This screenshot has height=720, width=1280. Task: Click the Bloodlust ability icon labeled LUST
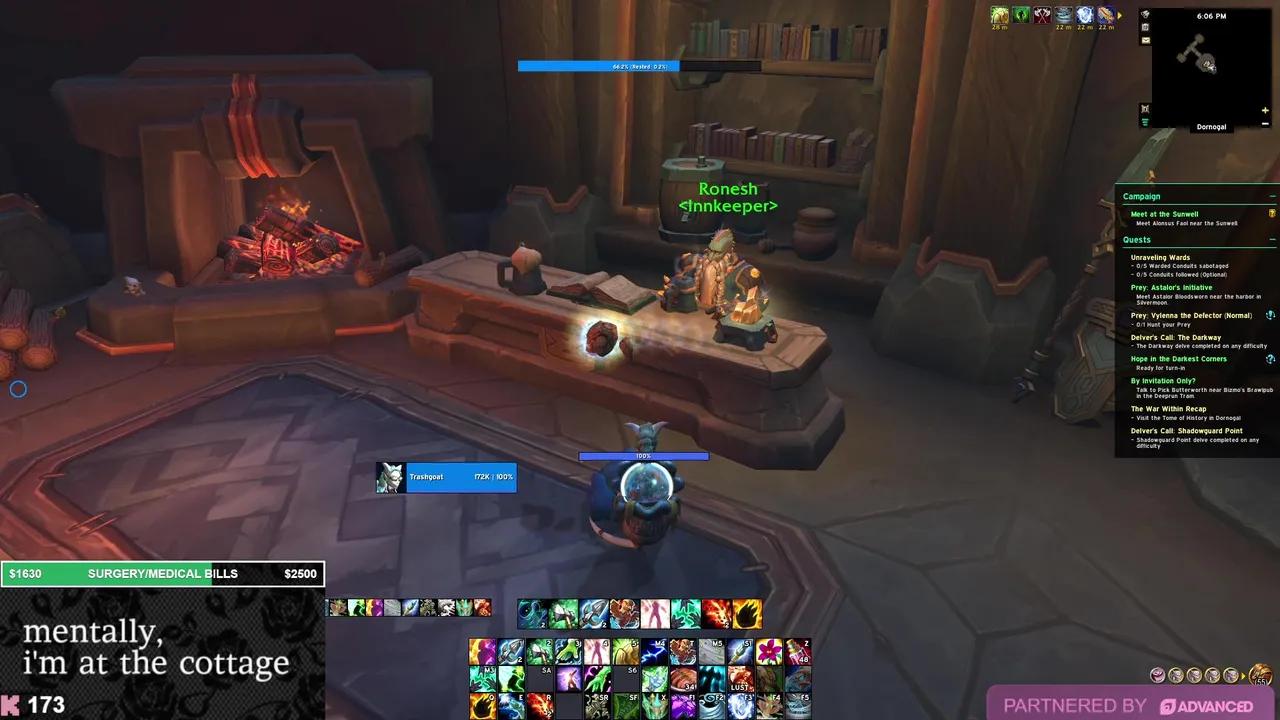pos(740,678)
